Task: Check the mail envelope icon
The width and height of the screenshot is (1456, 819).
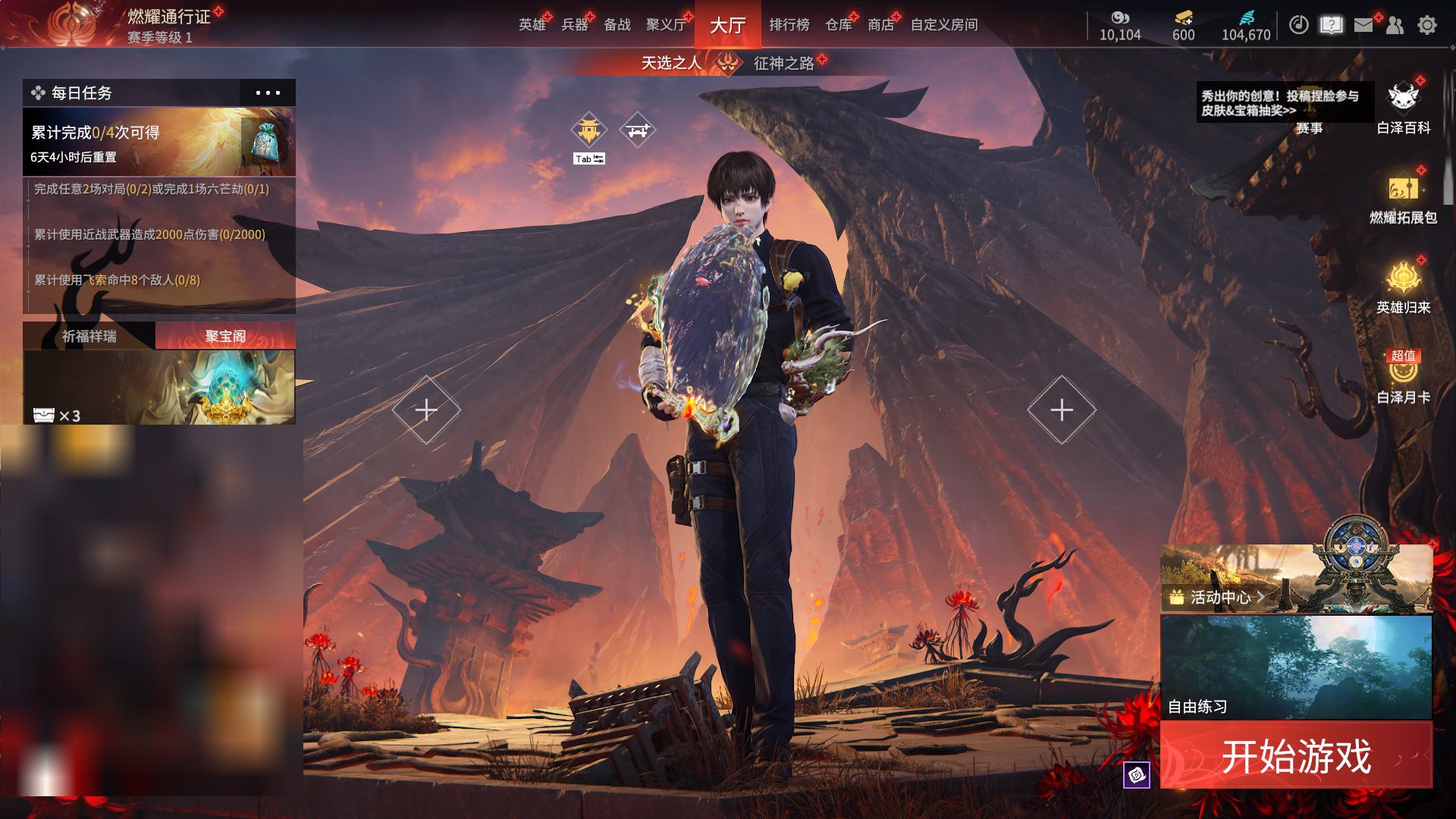Action: [x=1363, y=25]
